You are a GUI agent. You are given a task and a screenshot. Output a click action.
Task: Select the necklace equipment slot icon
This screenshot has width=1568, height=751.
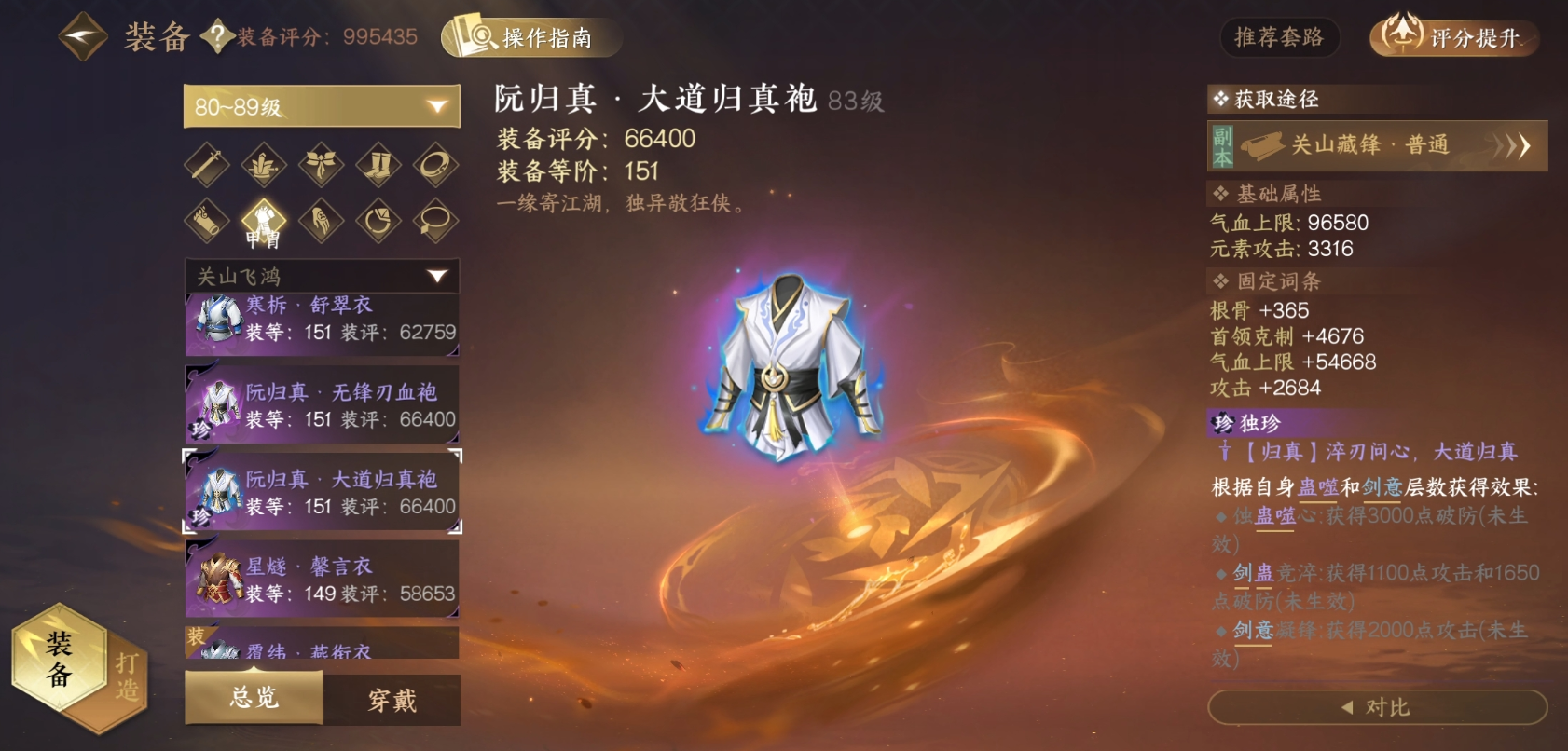(x=434, y=222)
